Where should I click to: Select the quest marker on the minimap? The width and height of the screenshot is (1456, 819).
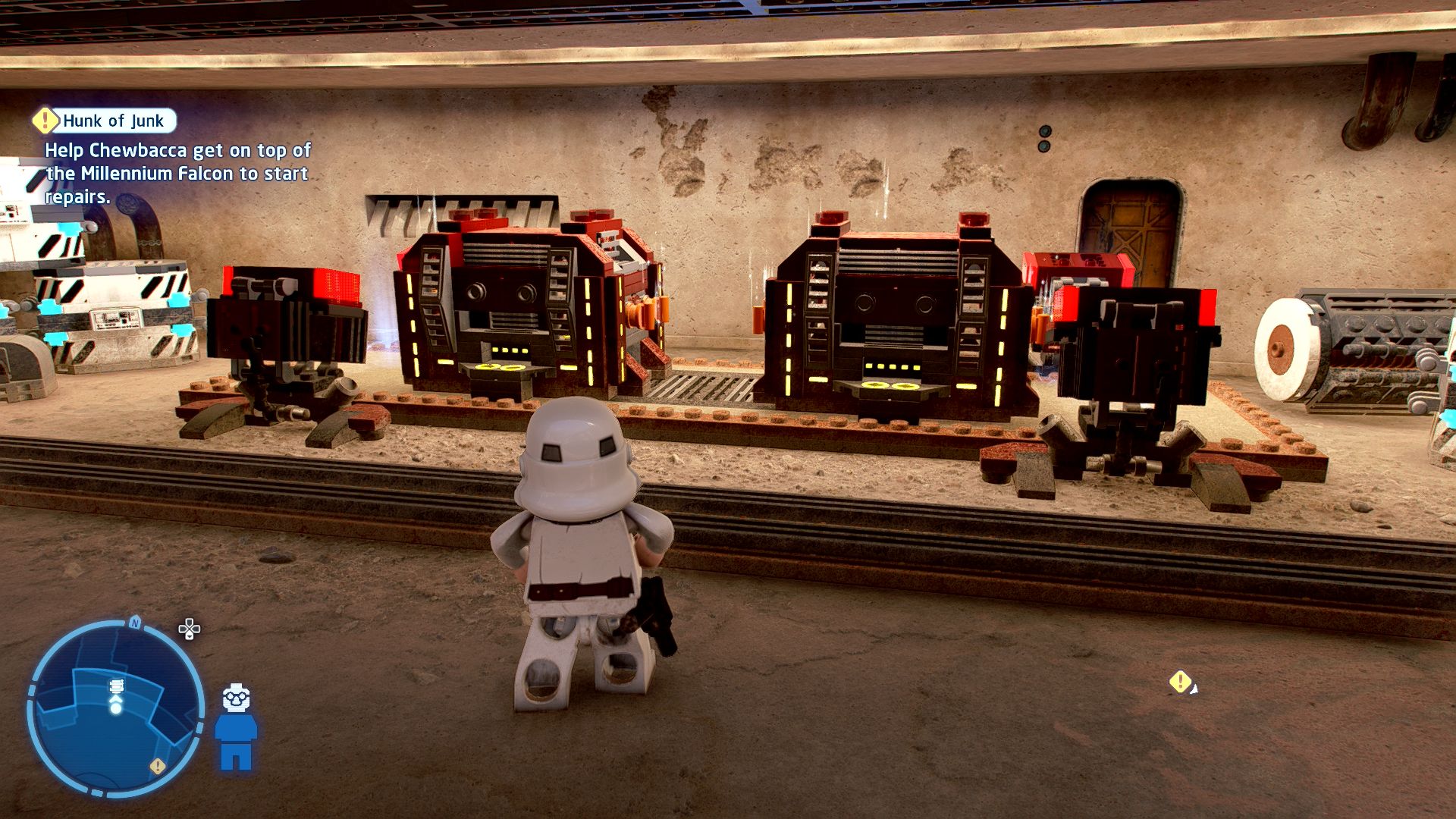pos(157,766)
